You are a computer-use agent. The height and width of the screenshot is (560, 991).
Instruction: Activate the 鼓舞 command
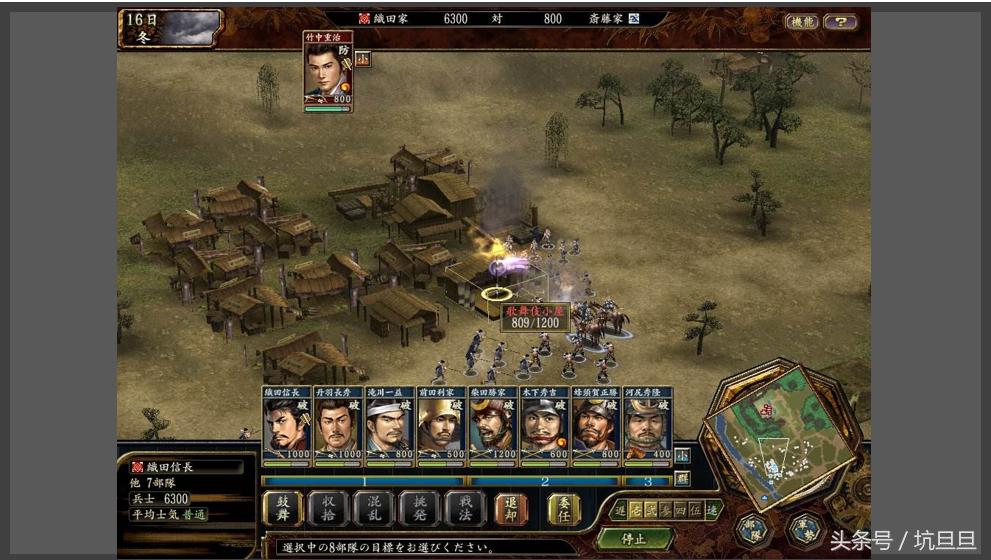point(283,508)
